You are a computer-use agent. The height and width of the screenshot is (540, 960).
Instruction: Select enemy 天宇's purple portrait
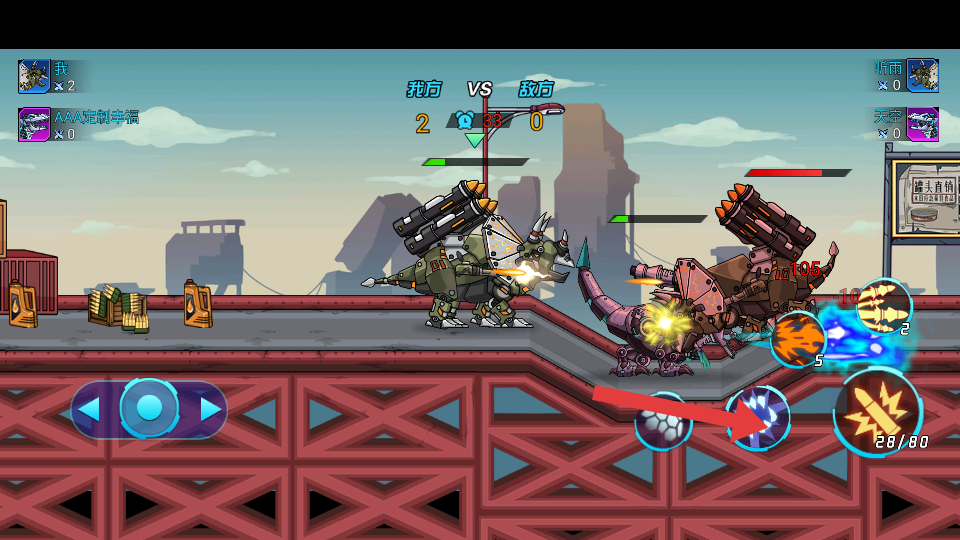tap(922, 124)
